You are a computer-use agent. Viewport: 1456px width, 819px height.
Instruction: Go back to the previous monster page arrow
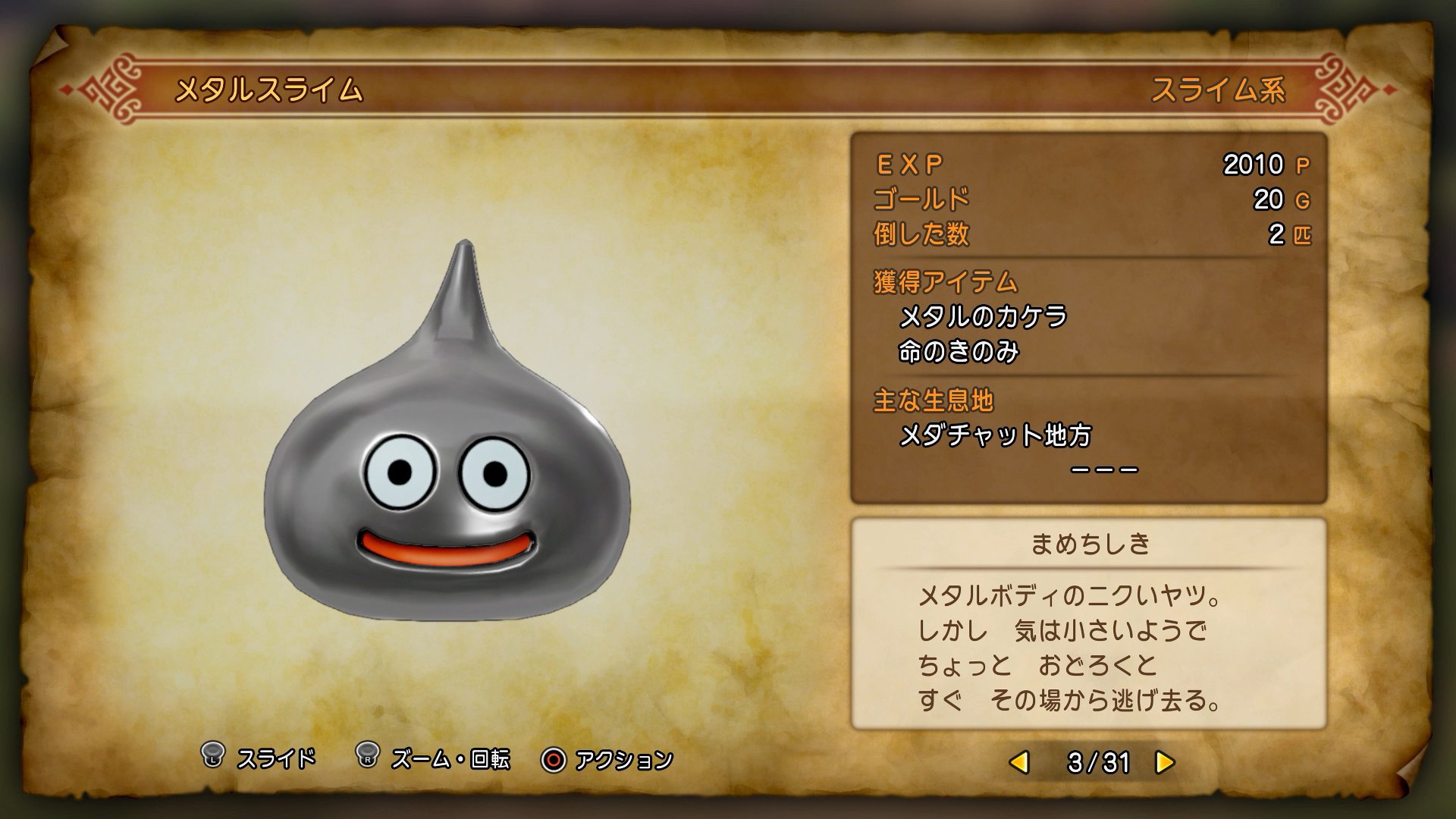pos(1021,762)
